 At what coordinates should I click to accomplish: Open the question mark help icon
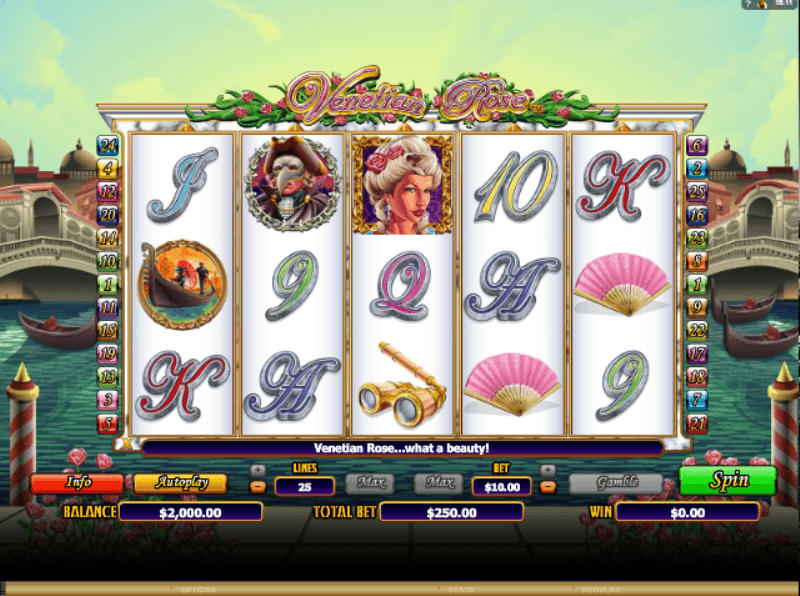pyautogui.click(x=748, y=5)
